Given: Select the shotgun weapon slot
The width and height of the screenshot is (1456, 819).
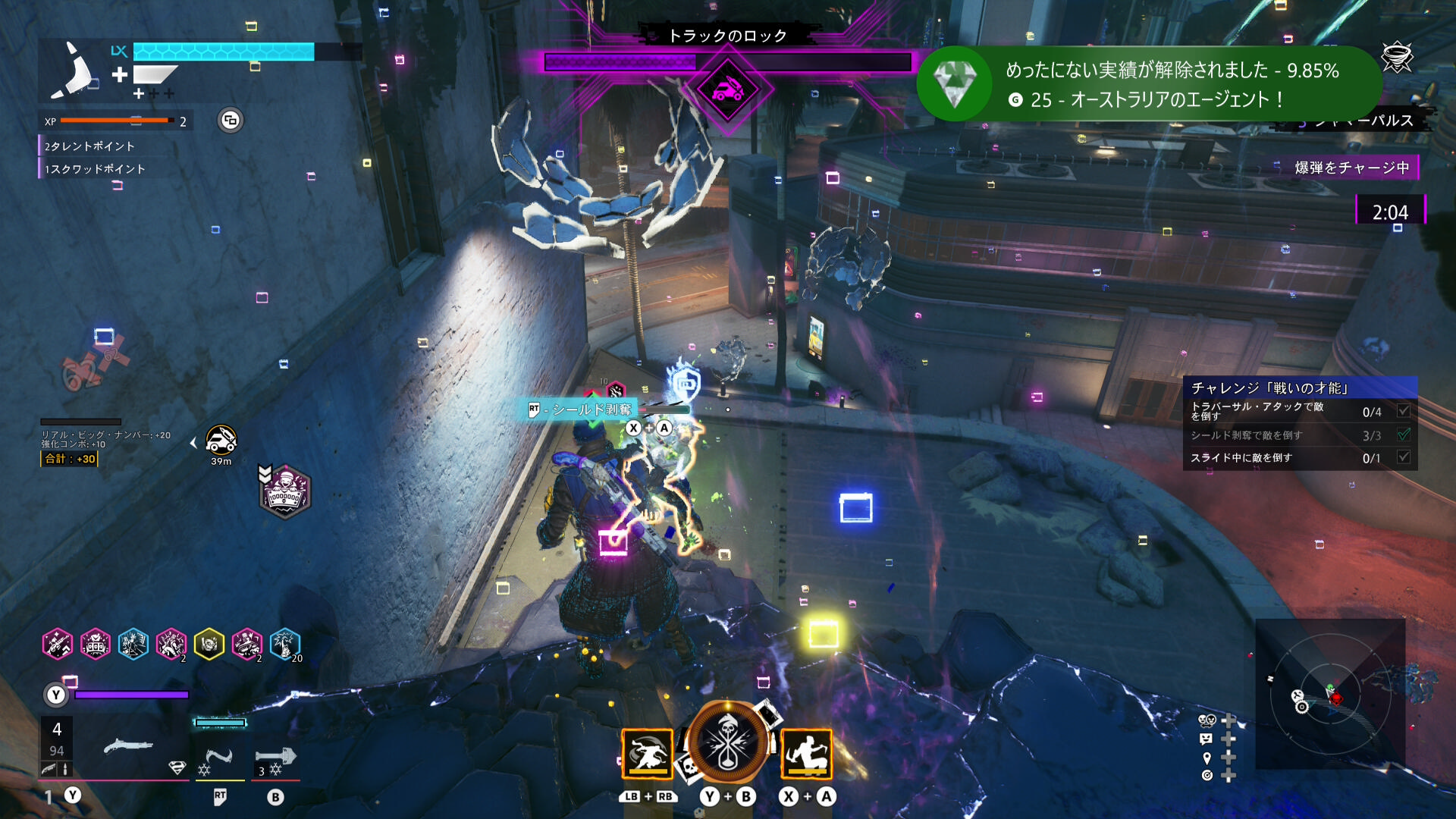Looking at the screenshot, I should point(127,747).
